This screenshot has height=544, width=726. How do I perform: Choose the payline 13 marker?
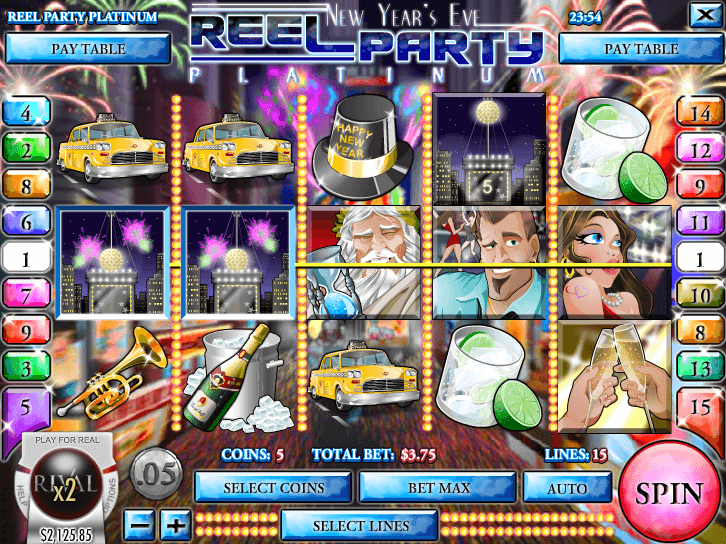coord(701,368)
